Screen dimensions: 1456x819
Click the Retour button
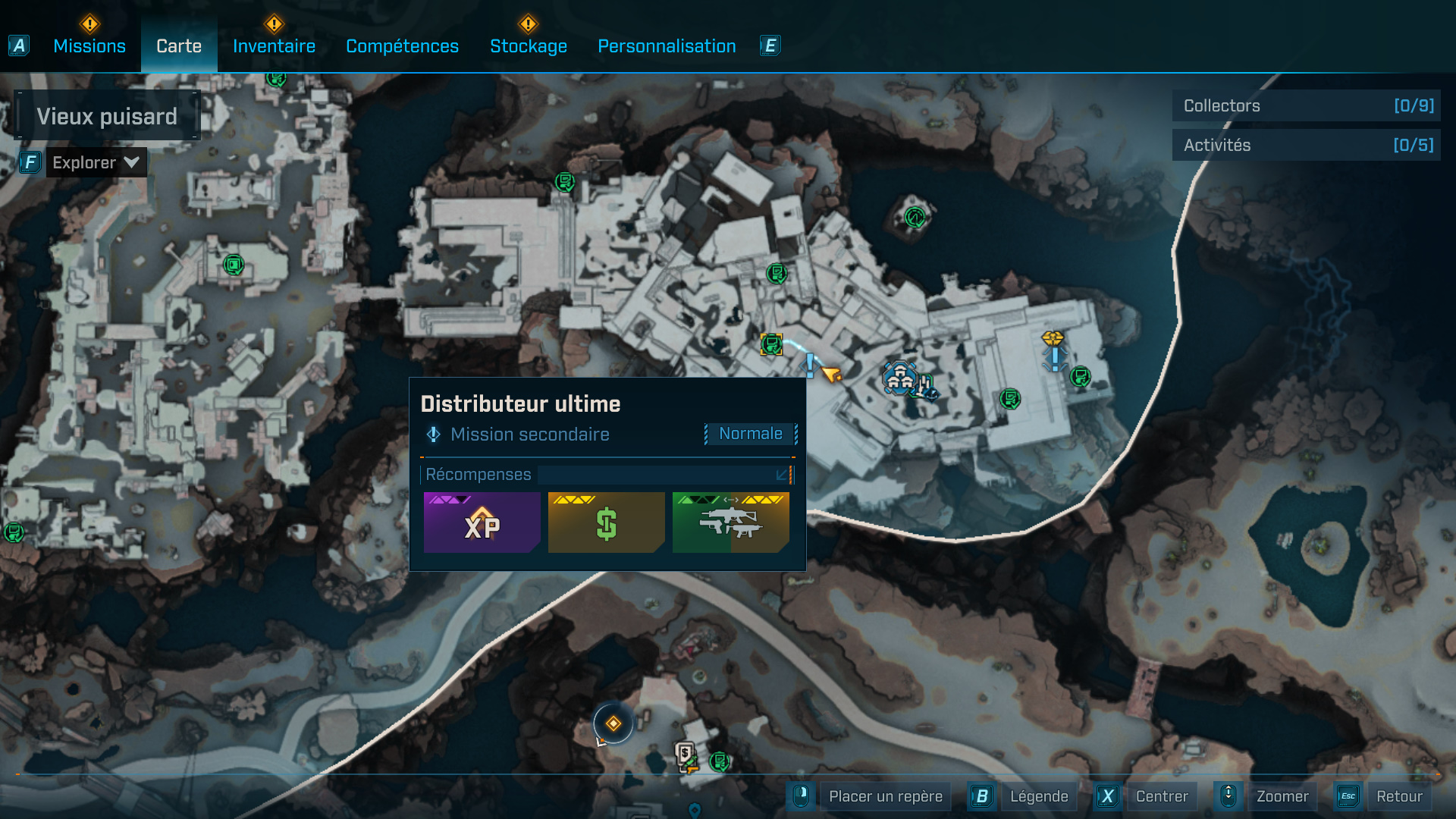[x=1399, y=796]
